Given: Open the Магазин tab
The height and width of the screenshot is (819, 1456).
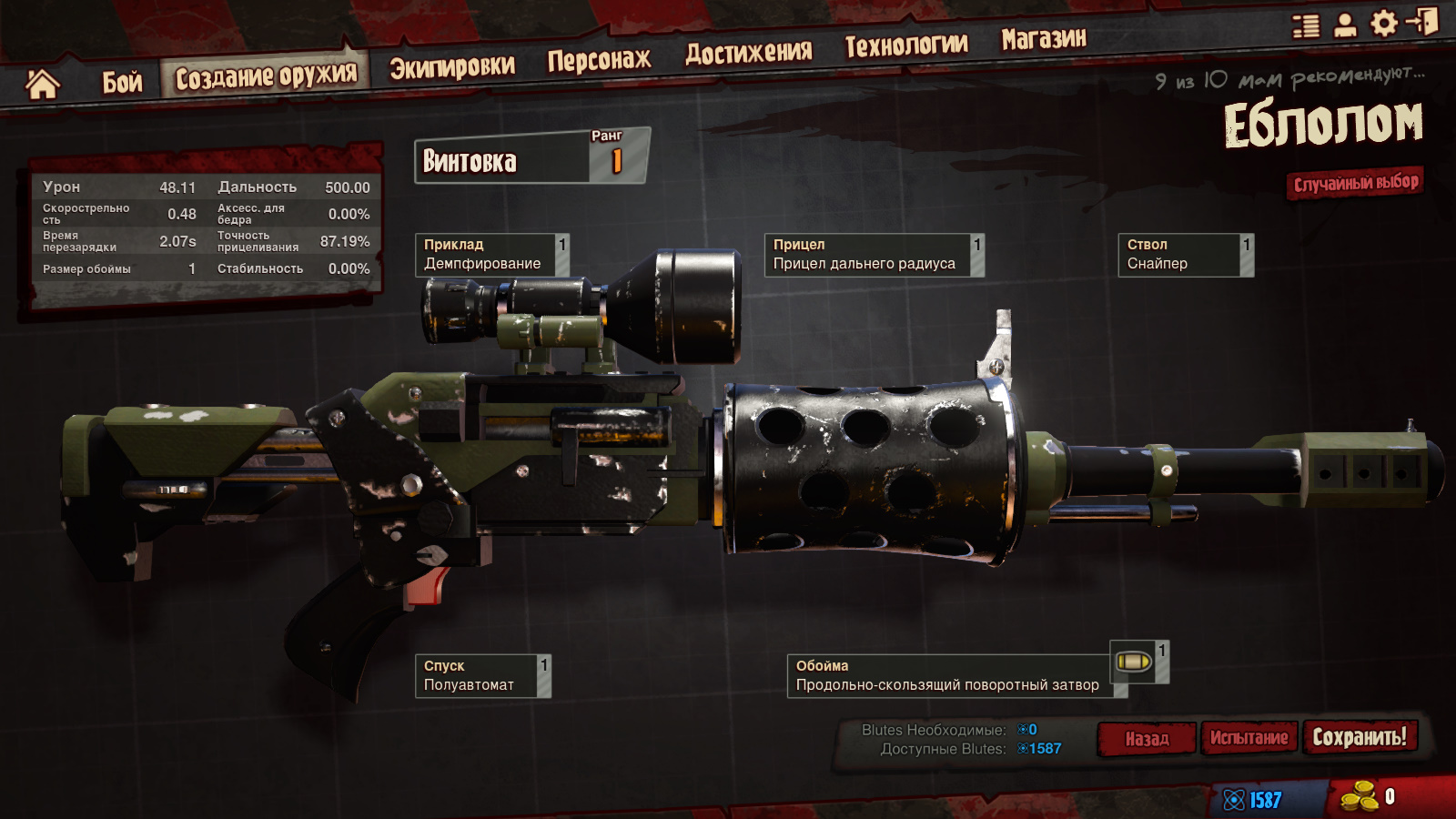Looking at the screenshot, I should point(1043,39).
